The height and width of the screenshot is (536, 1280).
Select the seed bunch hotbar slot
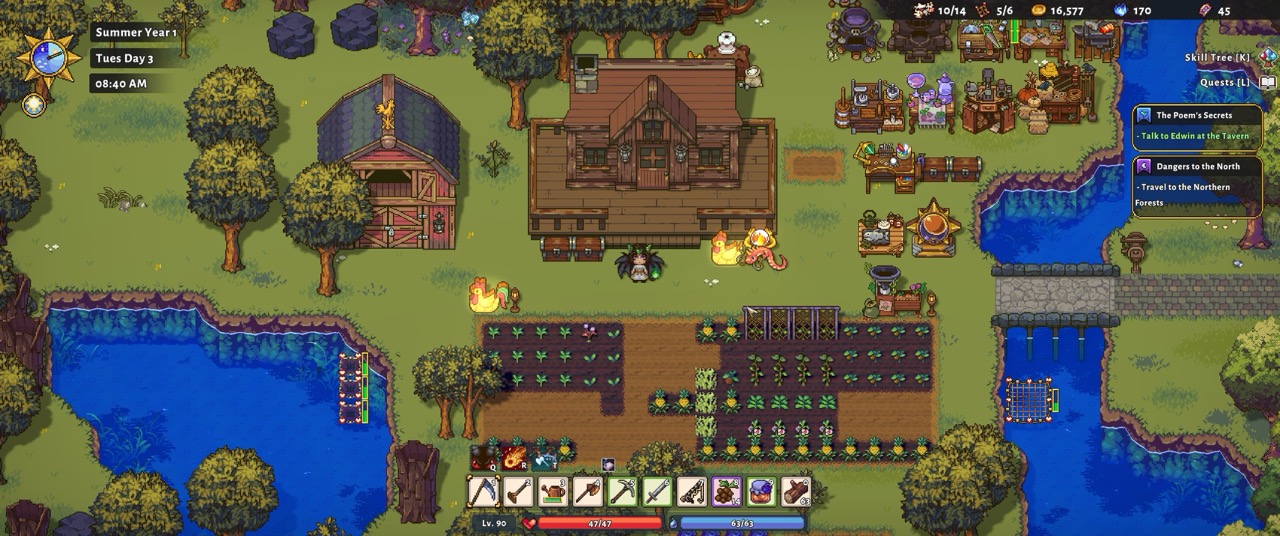point(726,492)
